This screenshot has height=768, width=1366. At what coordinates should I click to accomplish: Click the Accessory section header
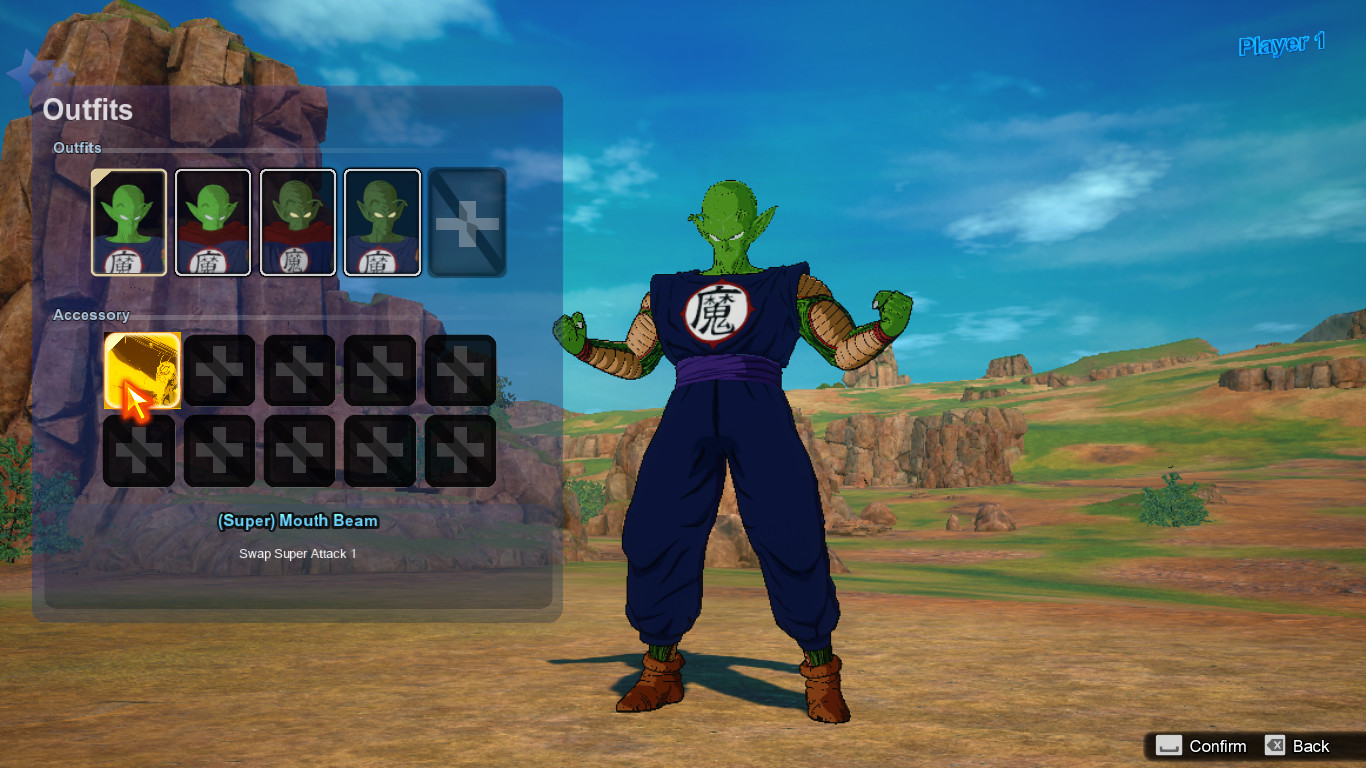point(90,314)
